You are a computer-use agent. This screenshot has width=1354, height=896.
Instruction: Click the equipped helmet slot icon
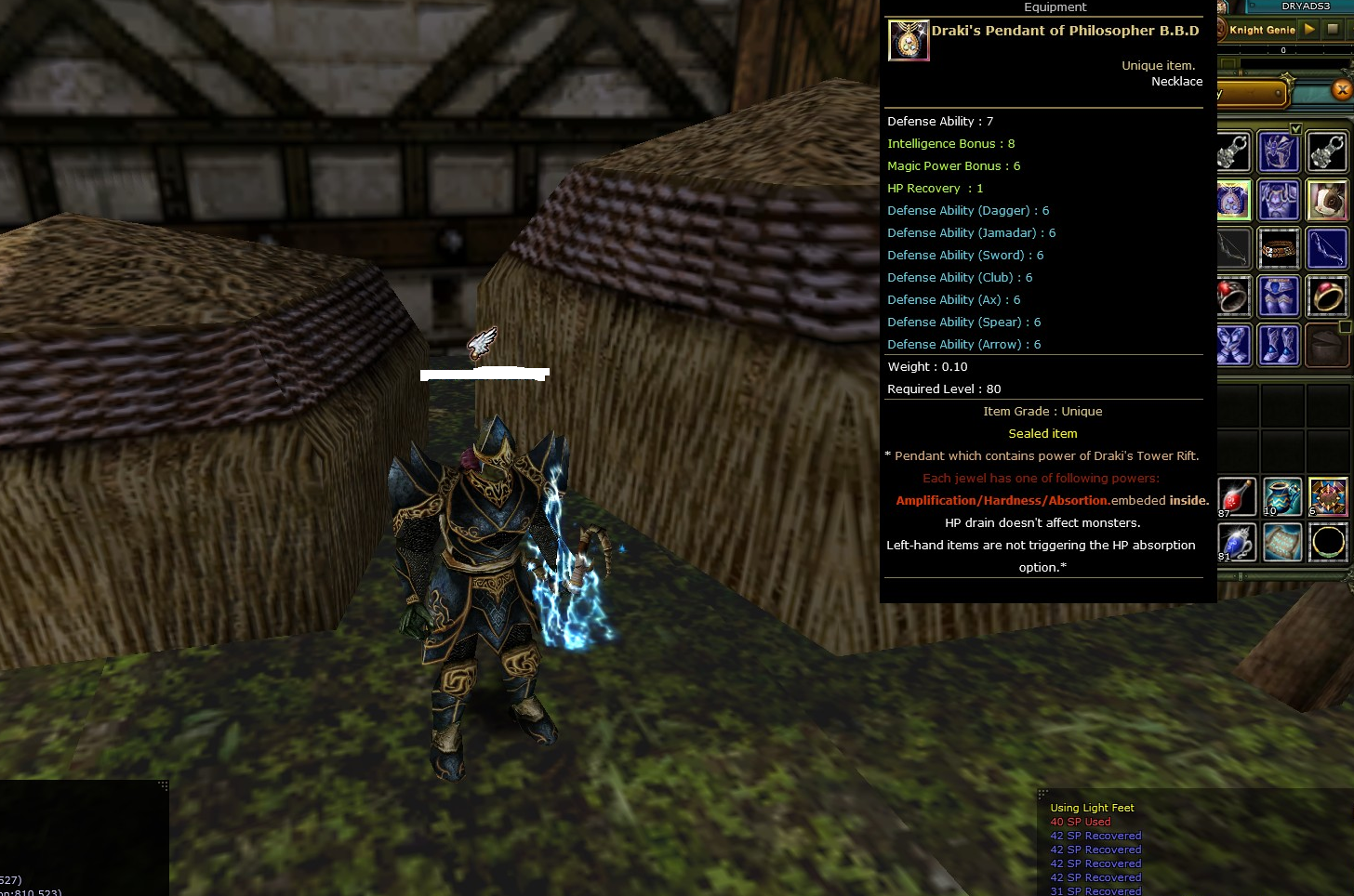[1279, 151]
